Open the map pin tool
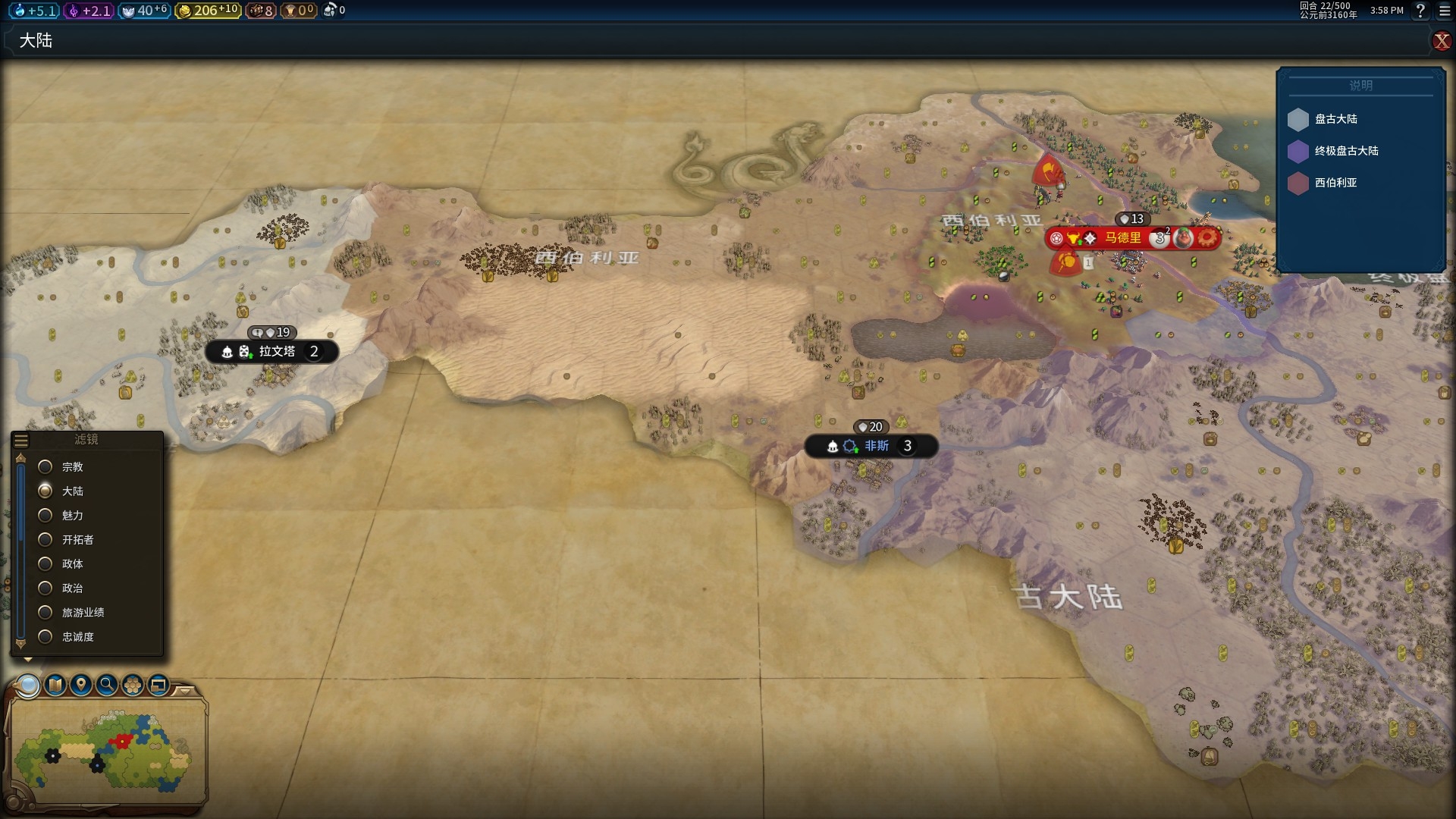 81,686
